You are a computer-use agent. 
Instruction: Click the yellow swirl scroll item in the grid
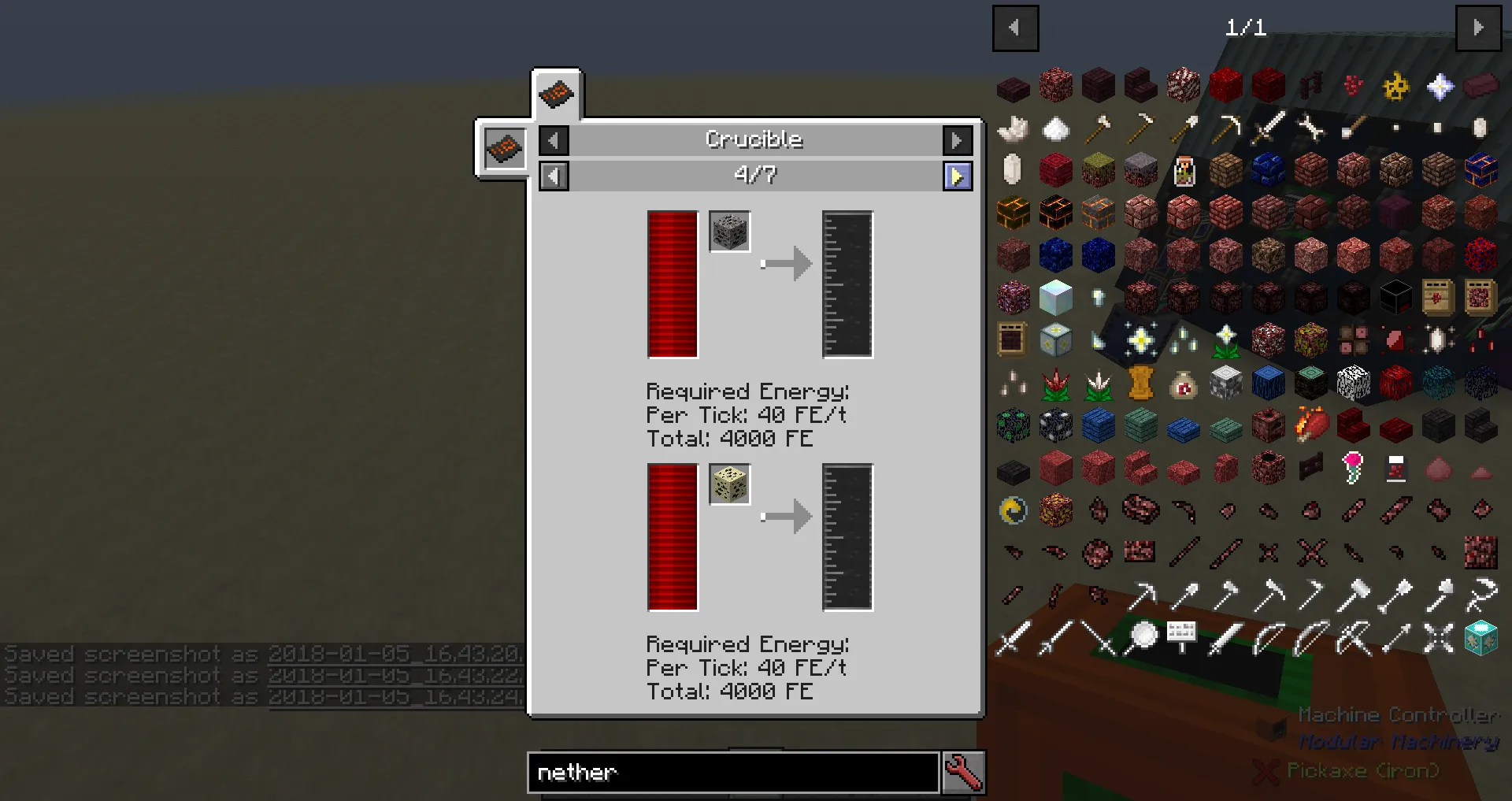[x=1013, y=510]
